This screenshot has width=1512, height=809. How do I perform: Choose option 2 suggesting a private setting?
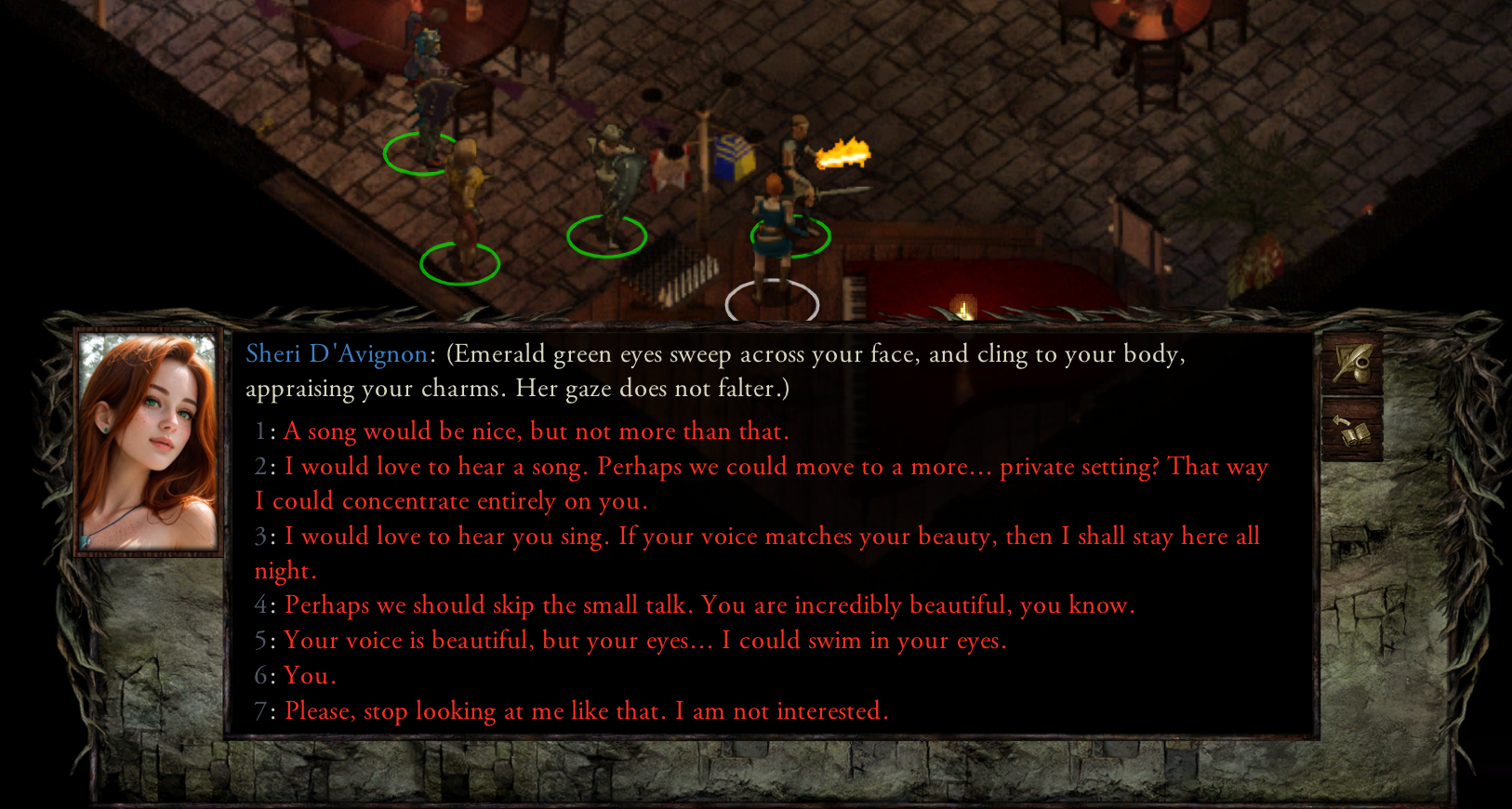click(x=651, y=466)
